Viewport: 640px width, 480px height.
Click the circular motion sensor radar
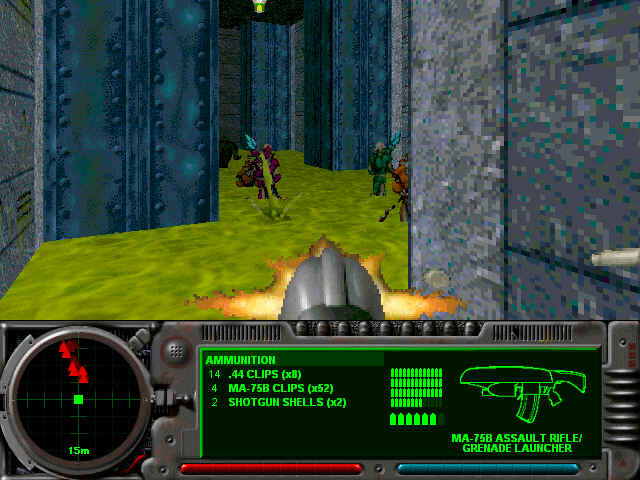78,398
